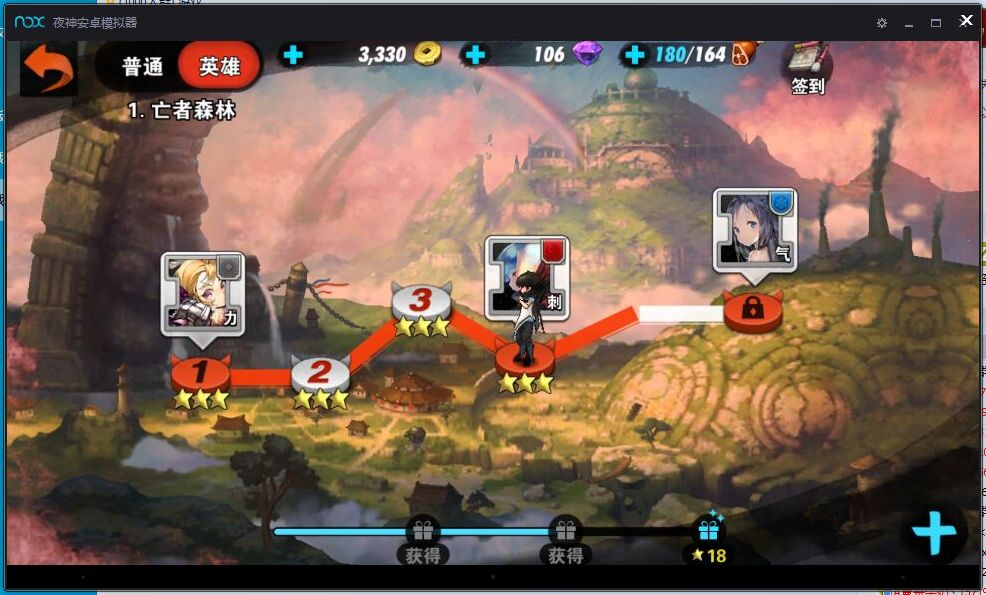Maximize the emulator window
Screen dimensions: 986x595
(936, 22)
